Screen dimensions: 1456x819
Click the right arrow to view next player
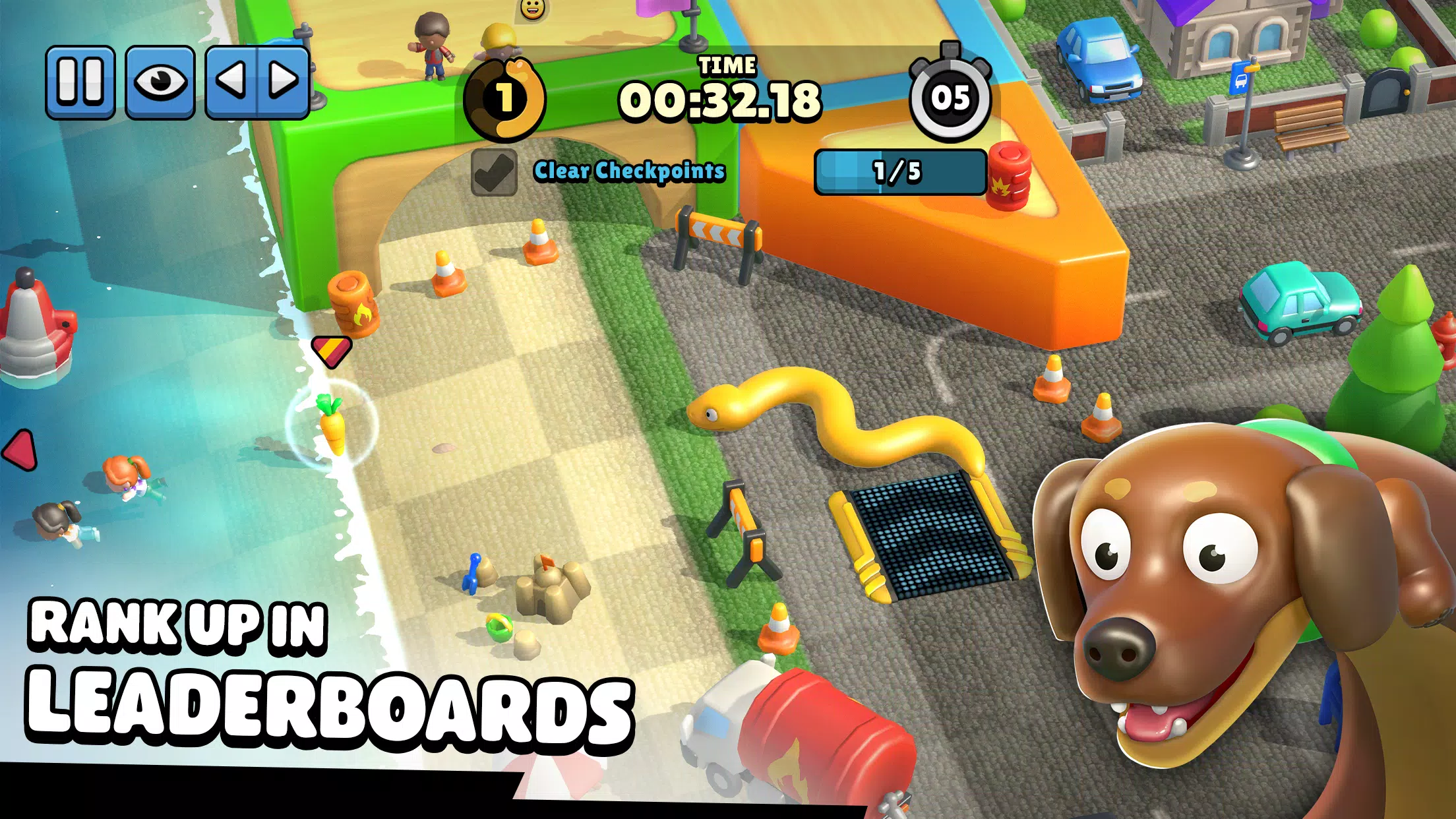pyautogui.click(x=283, y=81)
